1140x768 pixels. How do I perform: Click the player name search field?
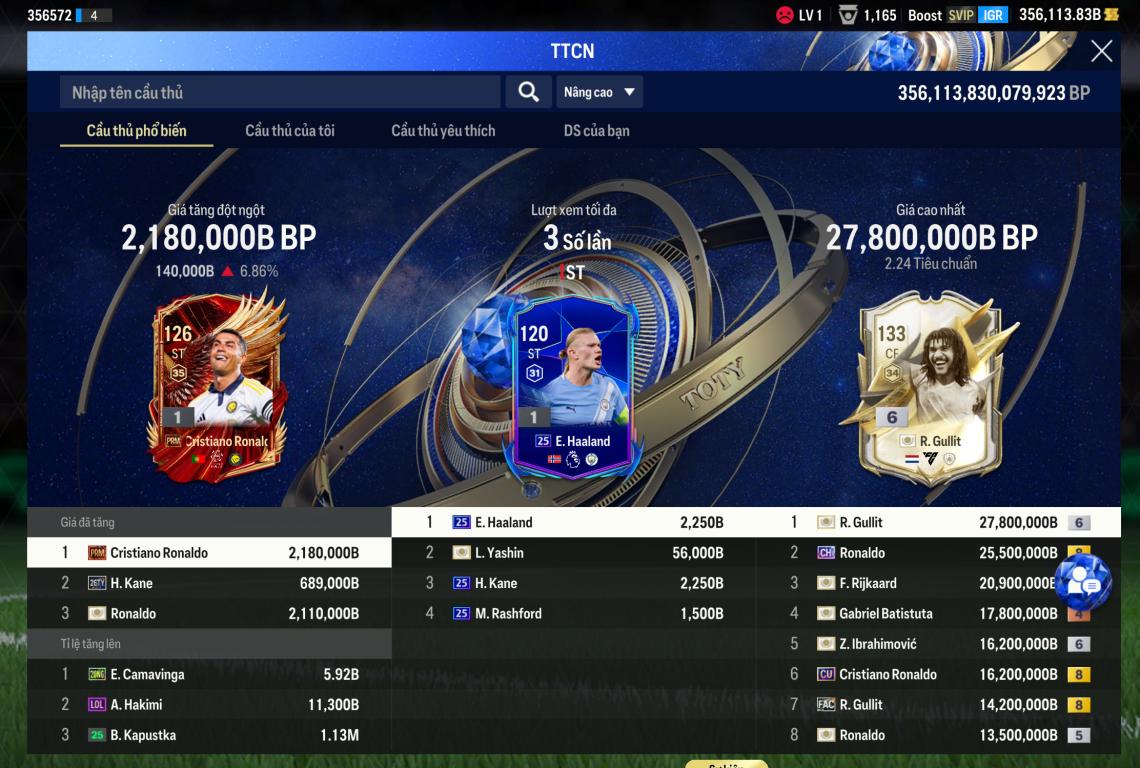[x=280, y=92]
